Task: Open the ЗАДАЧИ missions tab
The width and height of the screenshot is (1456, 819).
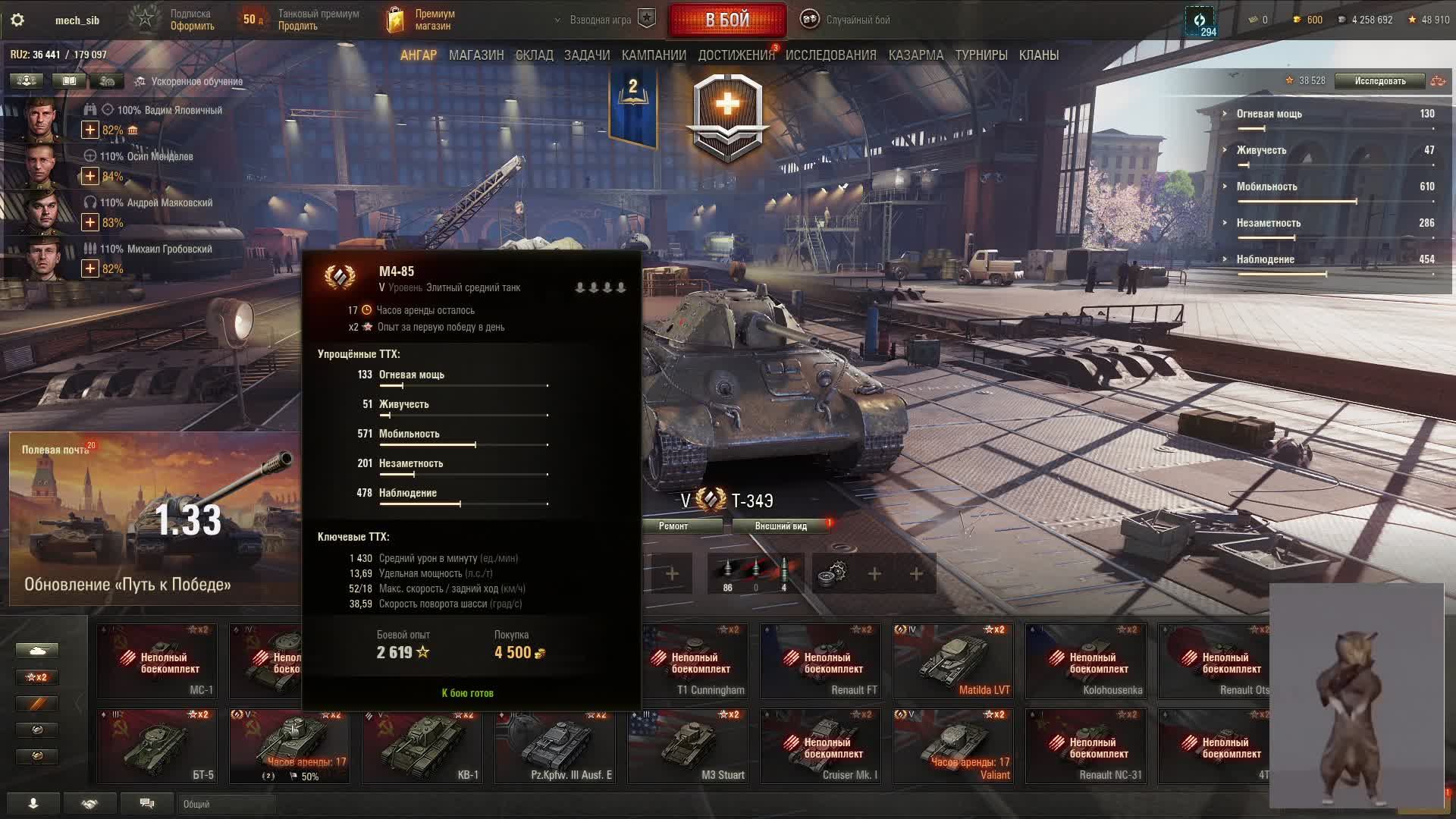Action: tap(586, 55)
